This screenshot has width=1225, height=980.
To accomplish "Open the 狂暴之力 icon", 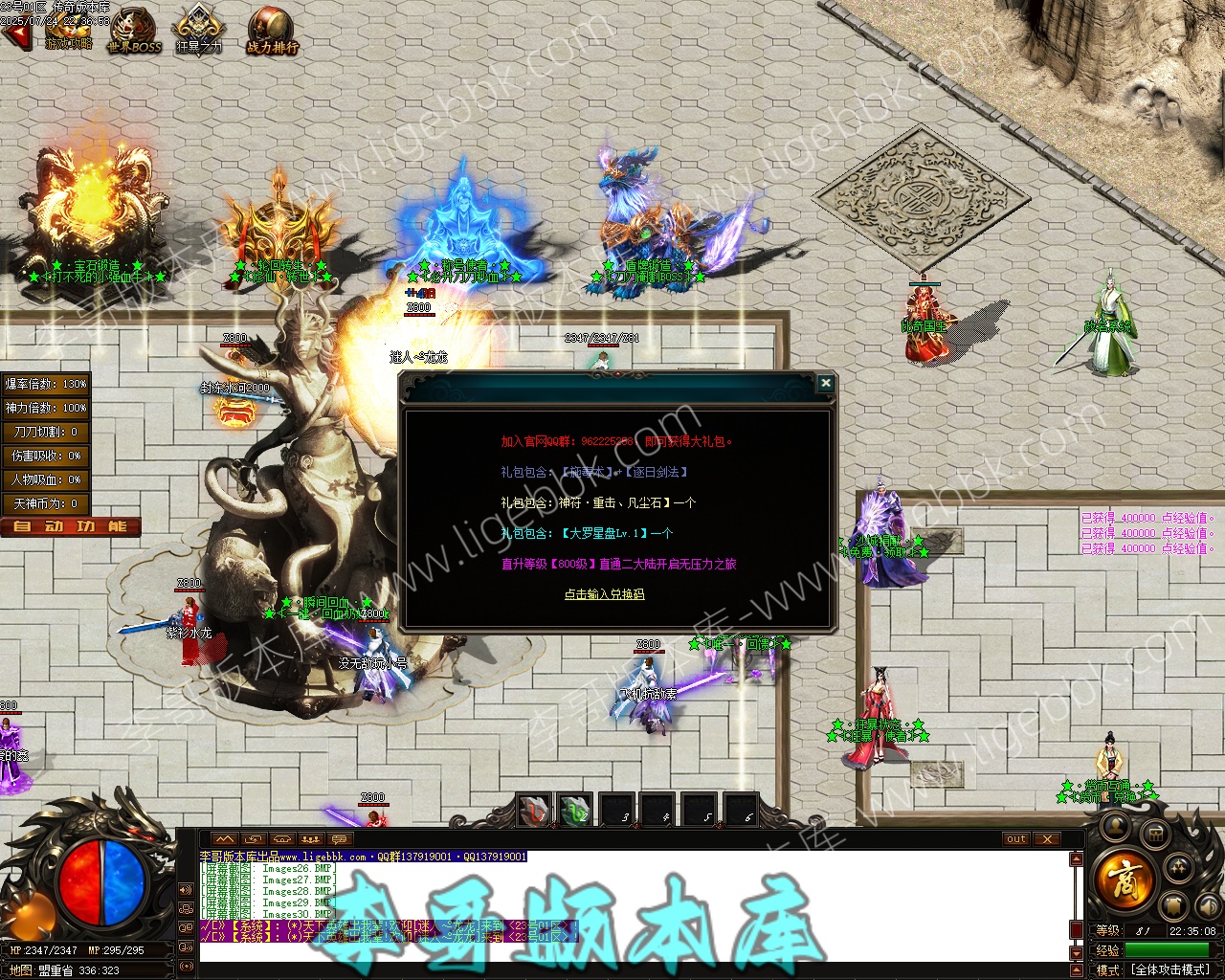I will (199, 31).
